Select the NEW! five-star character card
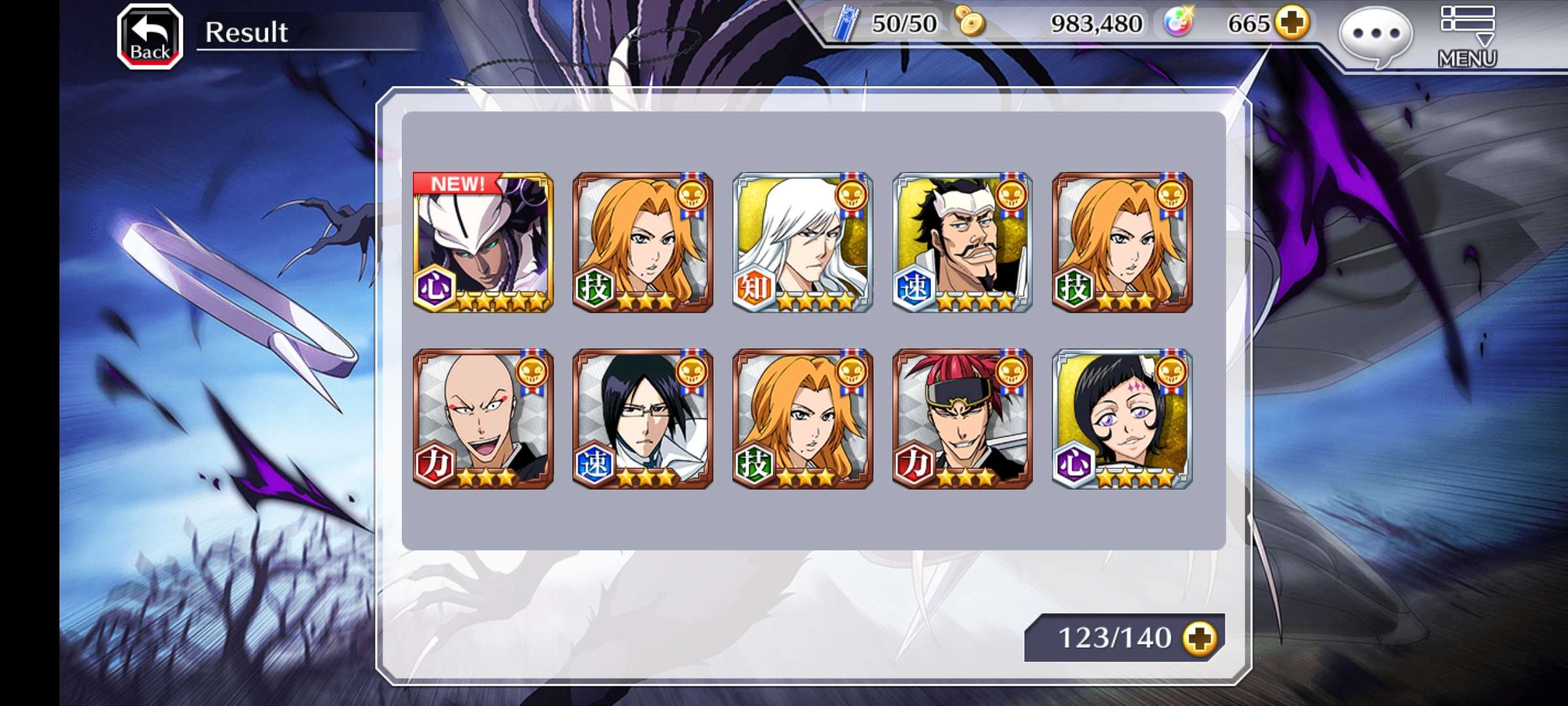1568x706 pixels. 483,243
